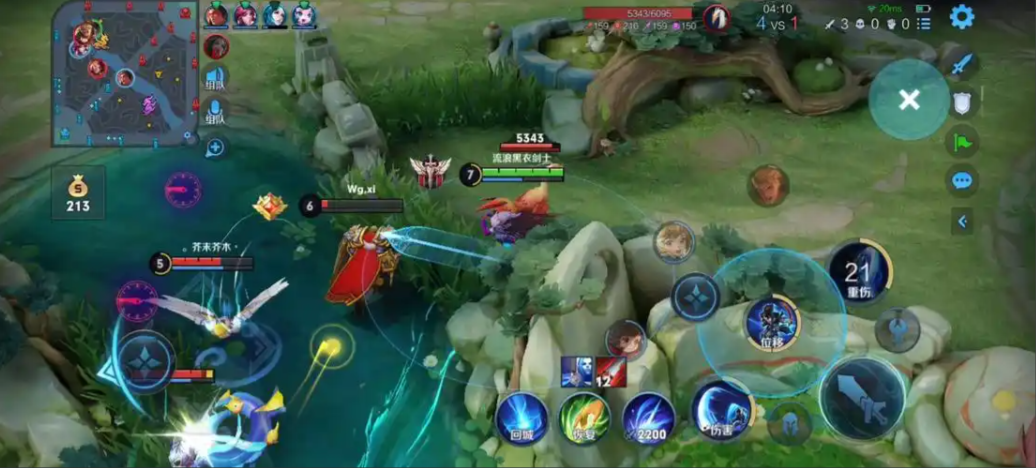This screenshot has width=1036, height=468.
Task: Toggle the 组队 team speaker
Action: (215, 79)
